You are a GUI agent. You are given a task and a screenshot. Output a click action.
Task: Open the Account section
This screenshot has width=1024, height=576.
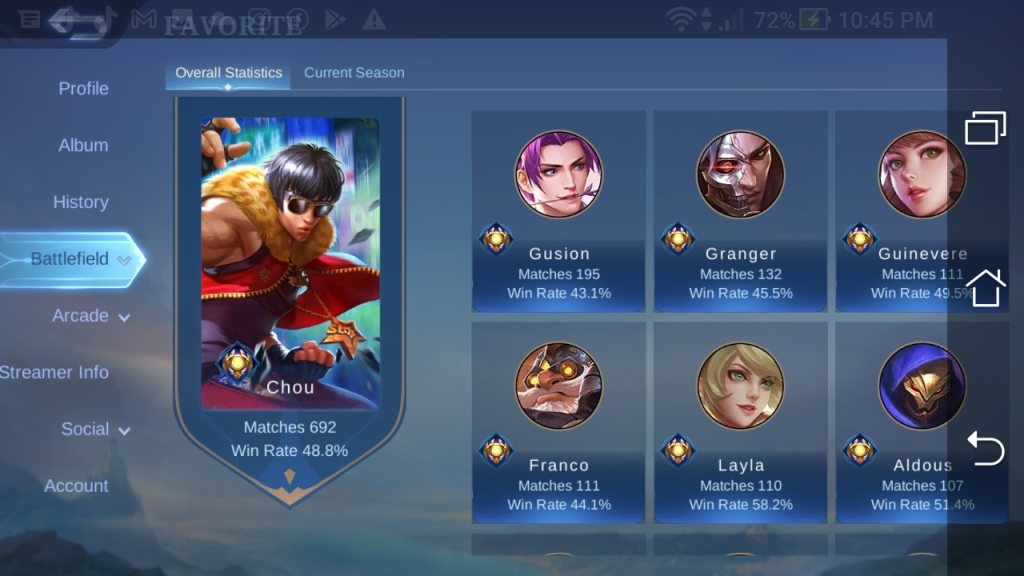coord(76,487)
